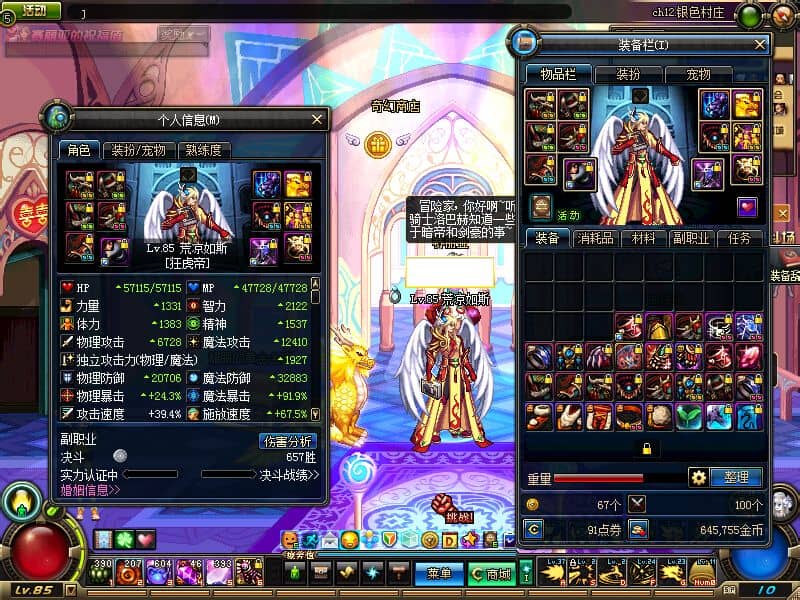Close the personal info window

click(x=317, y=120)
